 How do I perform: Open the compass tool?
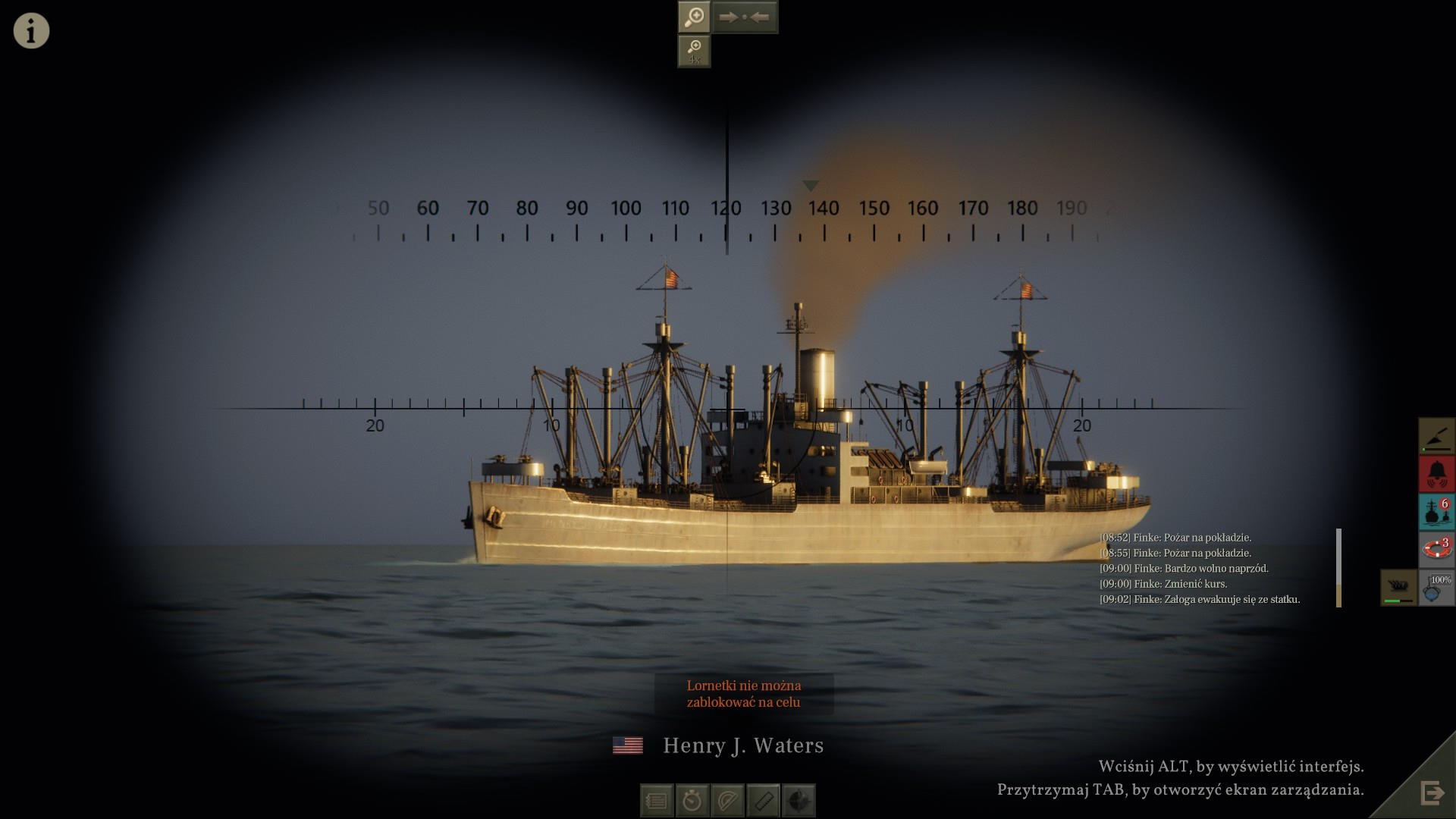pyautogui.click(x=799, y=801)
